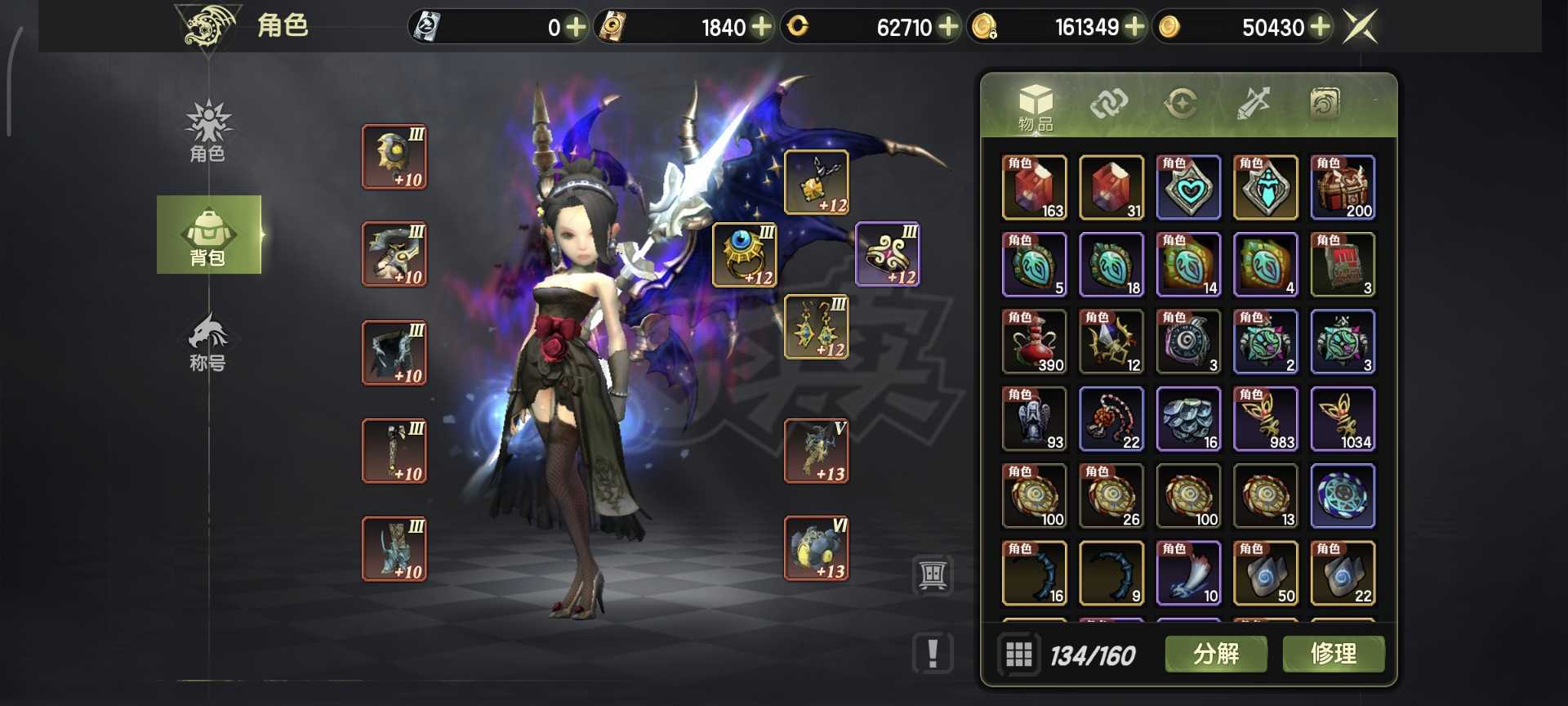Tap the exclamation mark info icon
The height and width of the screenshot is (706, 1568).
(x=933, y=654)
